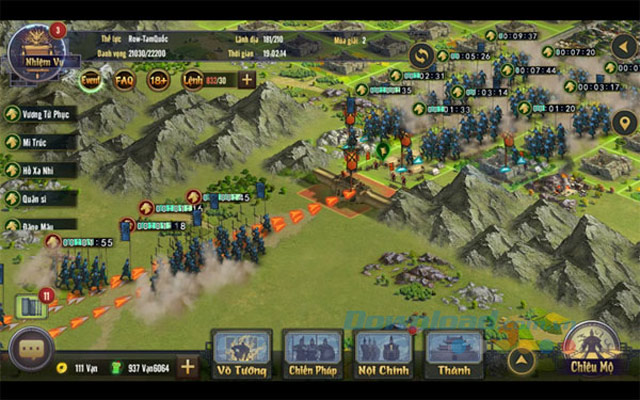Click the circular refresh arrows button
Viewport: 640px width, 400px height.
pos(422,56)
